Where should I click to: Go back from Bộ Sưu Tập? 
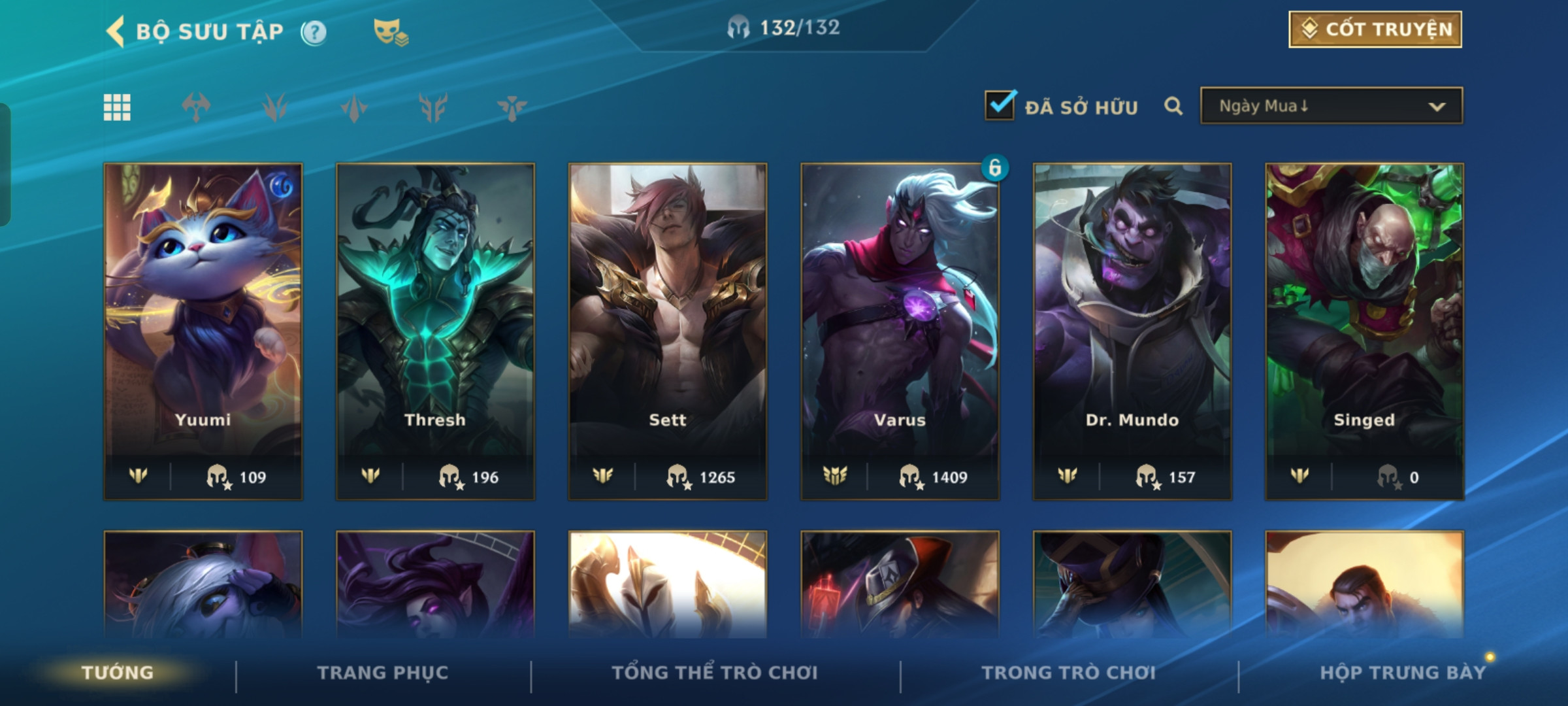116,31
